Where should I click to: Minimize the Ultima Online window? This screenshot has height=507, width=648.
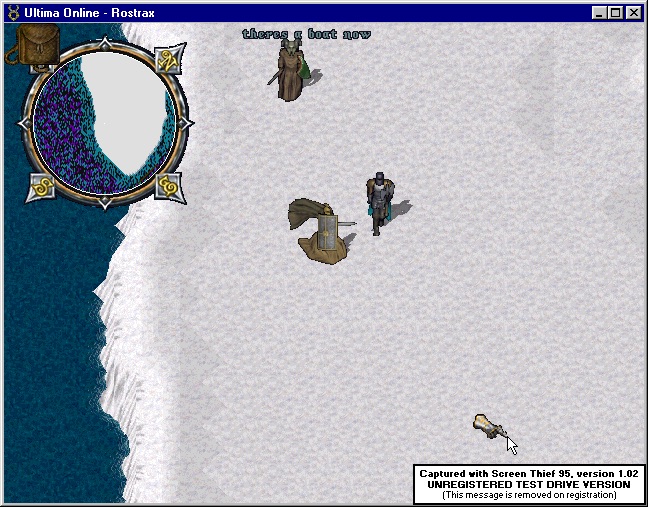600,13
